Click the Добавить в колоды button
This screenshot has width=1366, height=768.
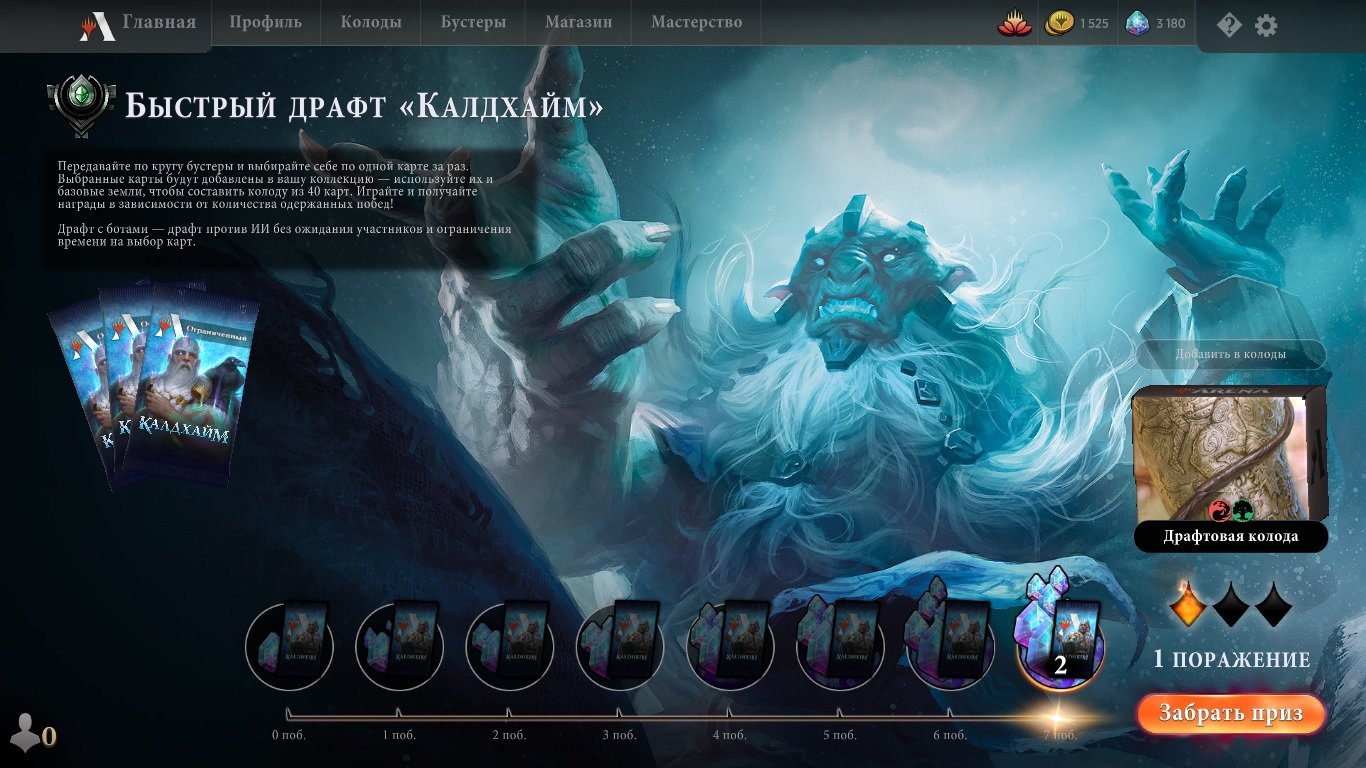click(1230, 355)
